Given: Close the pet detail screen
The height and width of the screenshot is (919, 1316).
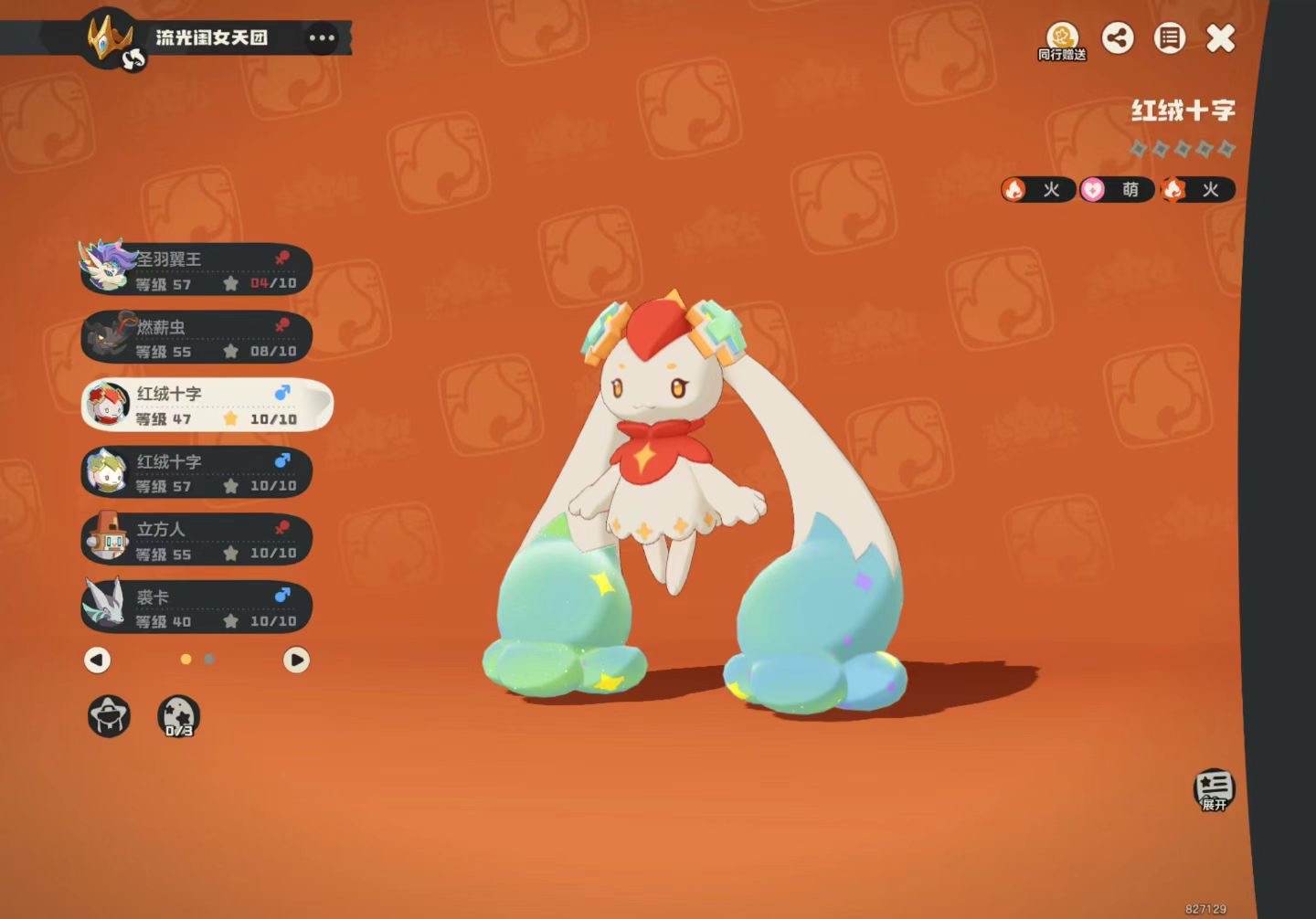Looking at the screenshot, I should coord(1221,38).
